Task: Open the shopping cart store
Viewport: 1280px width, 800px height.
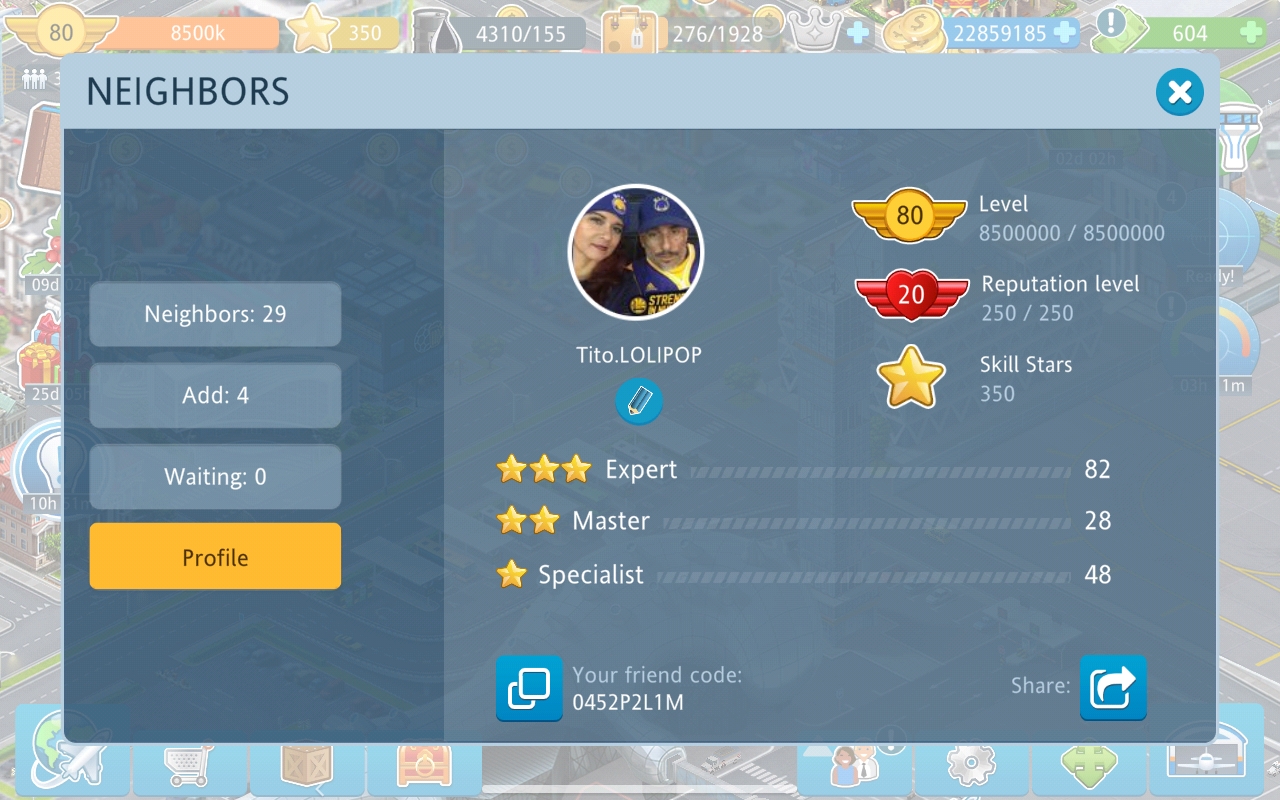Action: 188,767
